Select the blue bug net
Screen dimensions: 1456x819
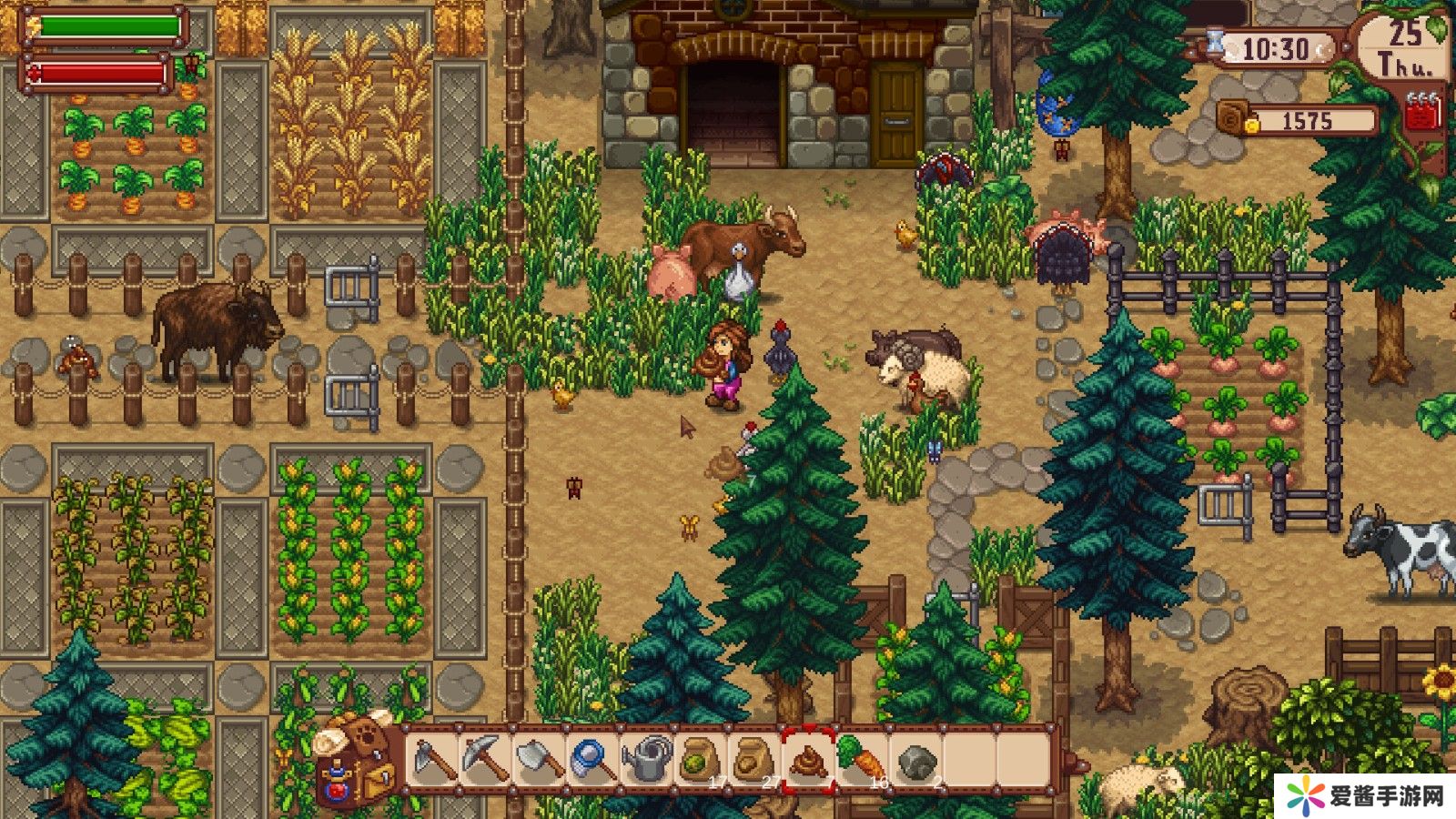coord(593,760)
